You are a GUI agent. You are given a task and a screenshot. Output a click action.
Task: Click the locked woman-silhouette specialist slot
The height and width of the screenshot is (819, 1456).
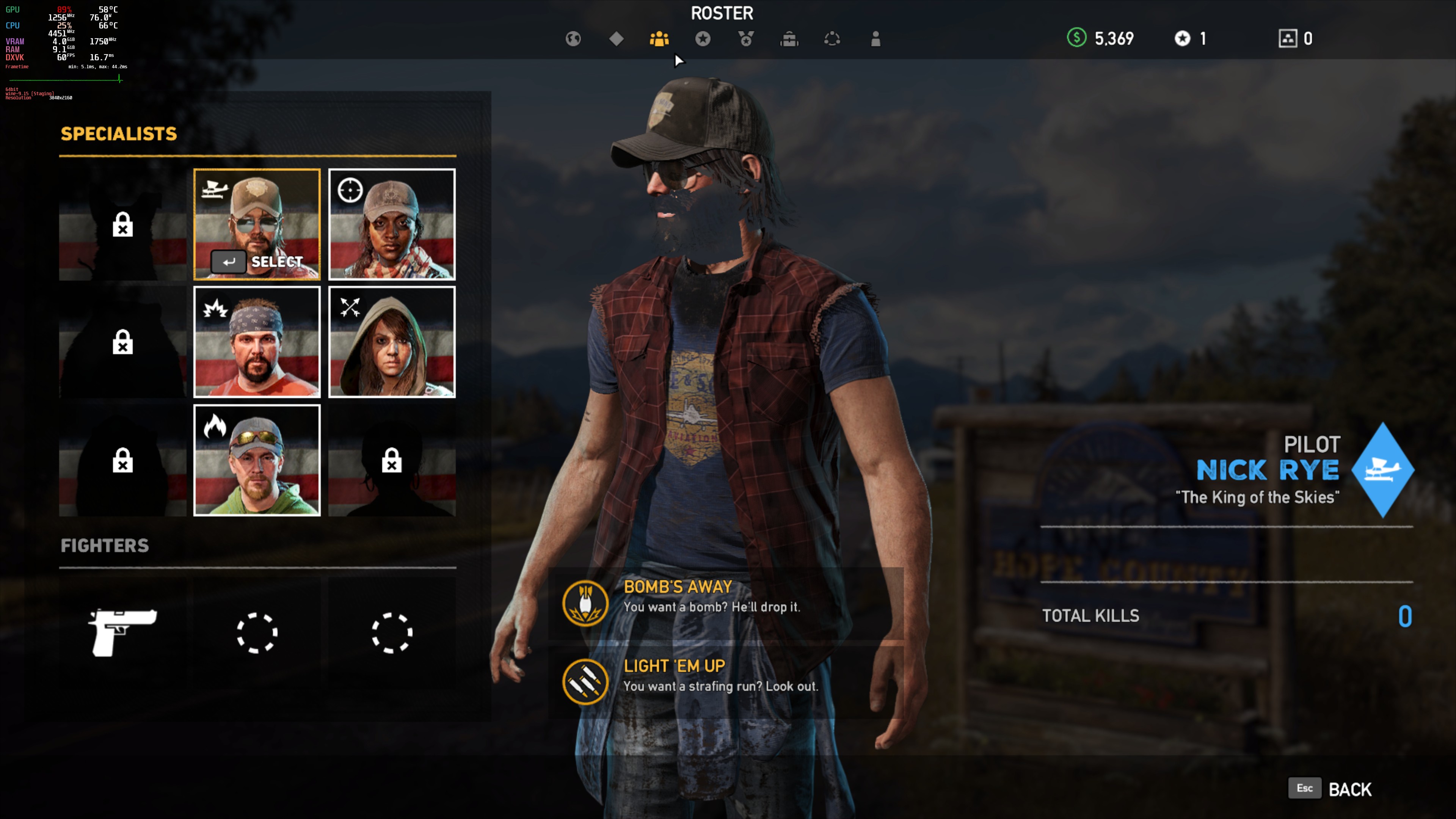(x=392, y=460)
